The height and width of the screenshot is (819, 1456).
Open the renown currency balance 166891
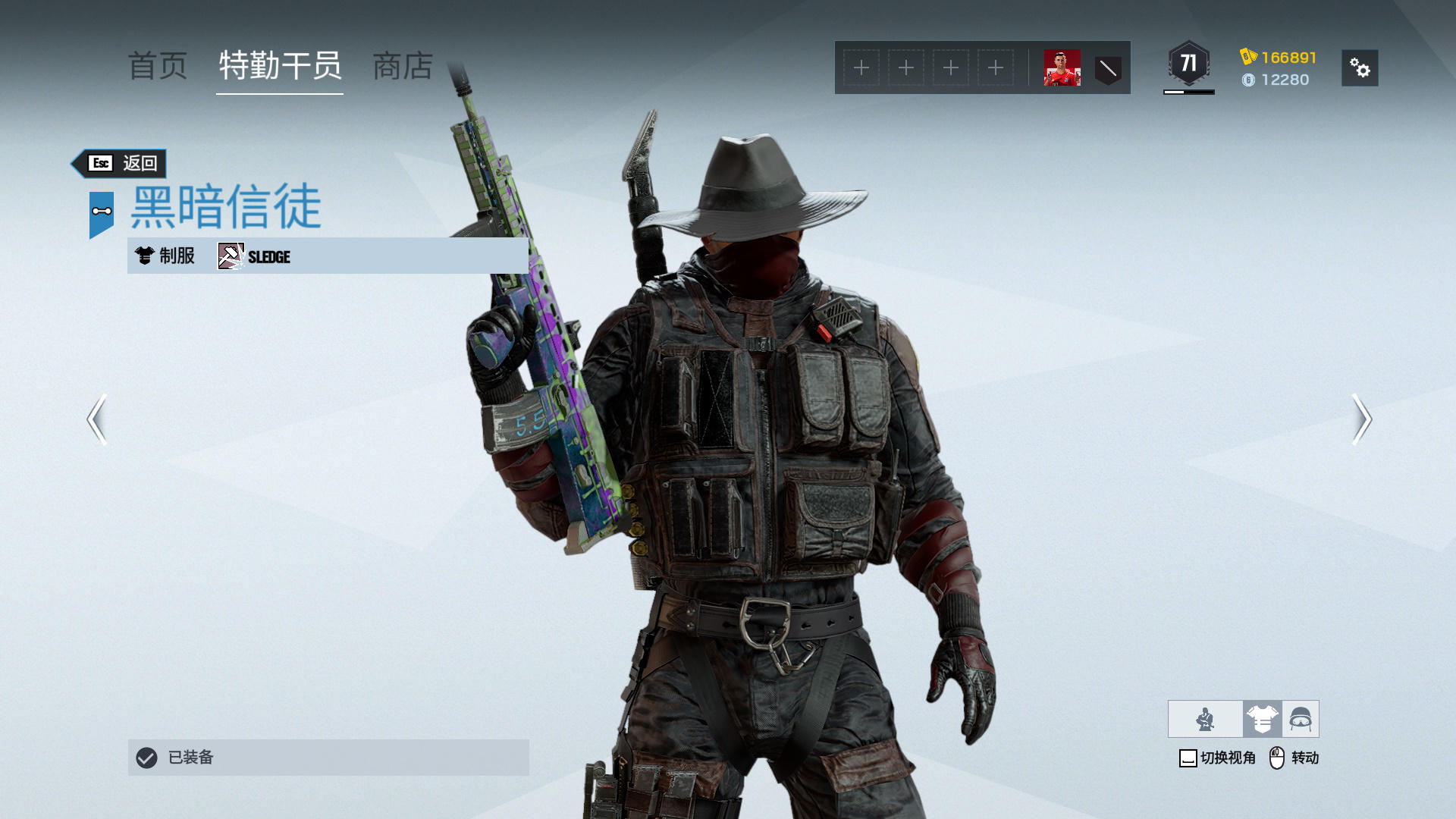tap(1279, 57)
